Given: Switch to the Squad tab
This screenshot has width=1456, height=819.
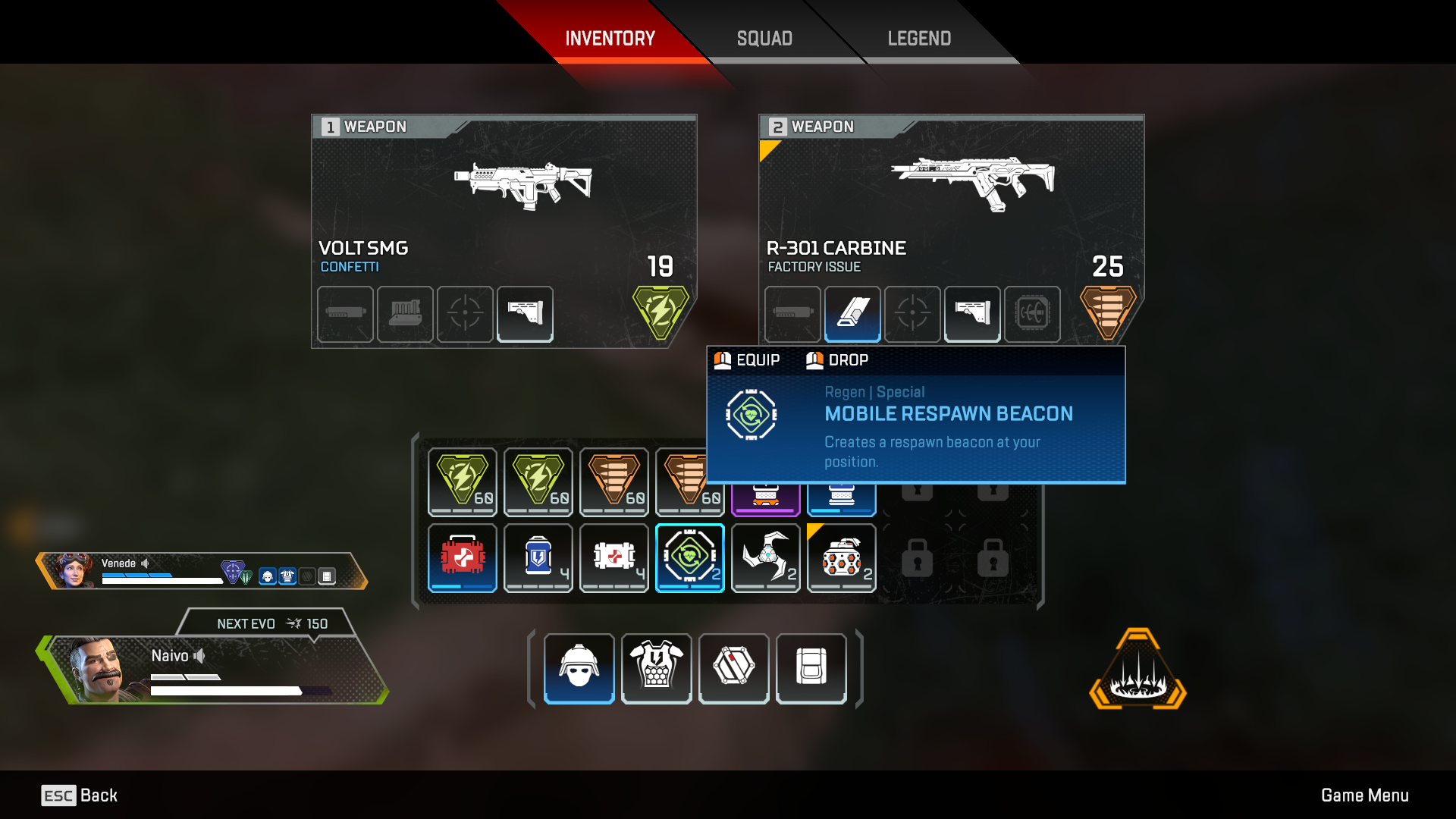Looking at the screenshot, I should pyautogui.click(x=764, y=38).
